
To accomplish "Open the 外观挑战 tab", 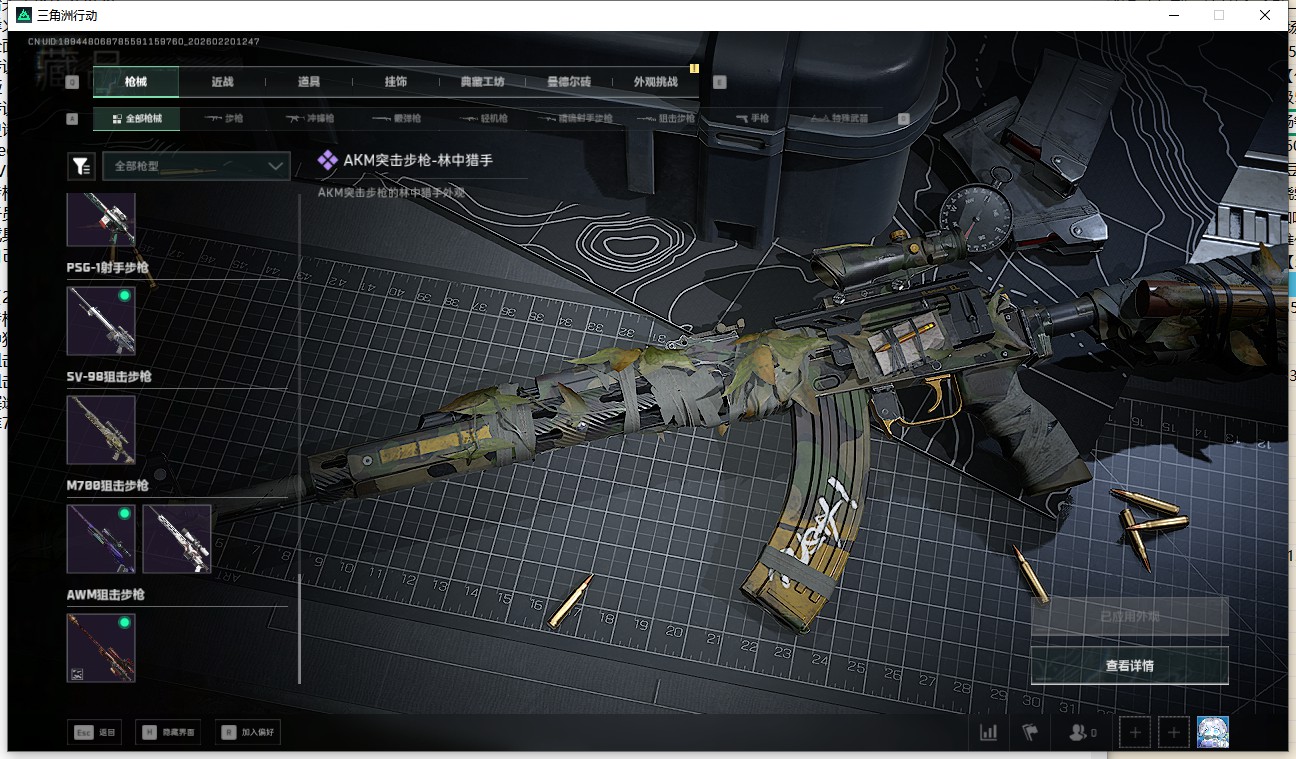I will pyautogui.click(x=655, y=82).
